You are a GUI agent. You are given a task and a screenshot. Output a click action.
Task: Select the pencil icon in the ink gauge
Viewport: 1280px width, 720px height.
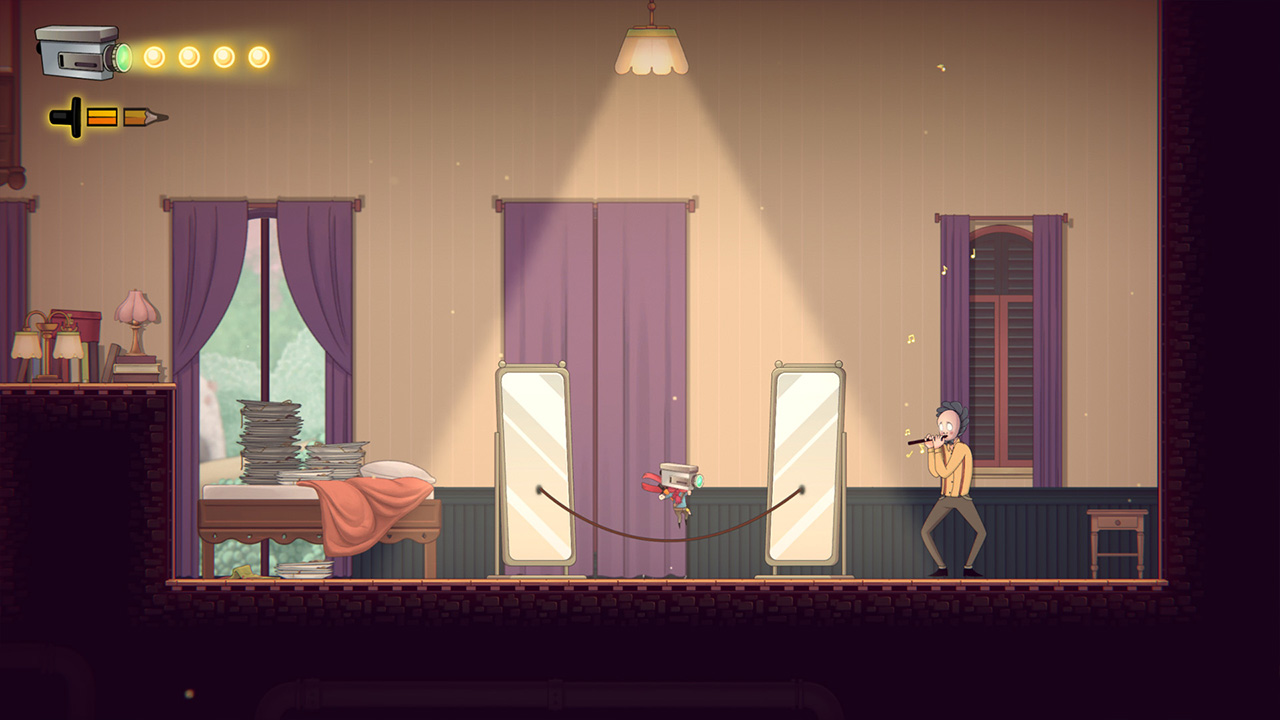tap(143, 115)
